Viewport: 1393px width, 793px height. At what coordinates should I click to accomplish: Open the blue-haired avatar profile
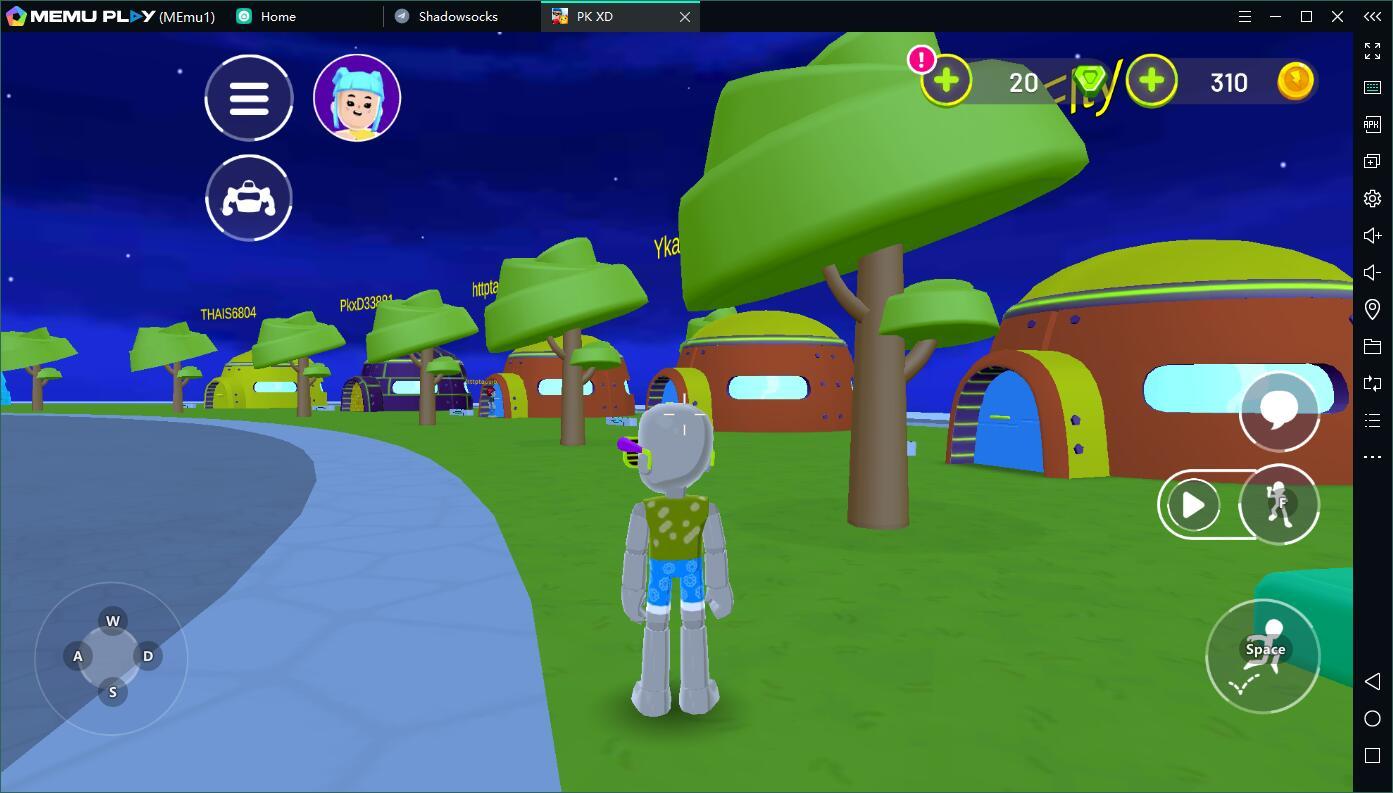357,98
